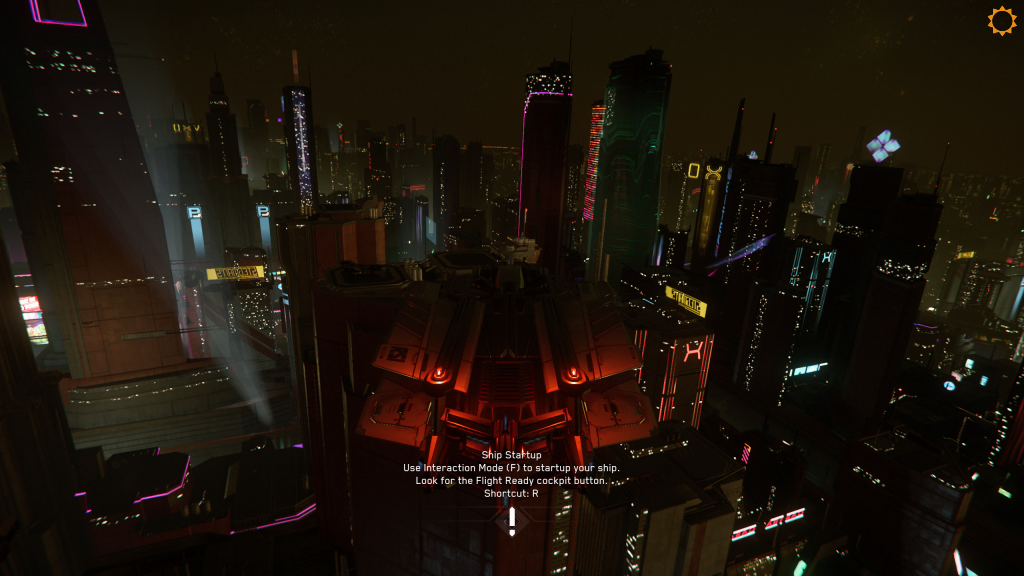This screenshot has height=576, width=1024.
Task: Click the orange sun icon
Action: 1001,21
